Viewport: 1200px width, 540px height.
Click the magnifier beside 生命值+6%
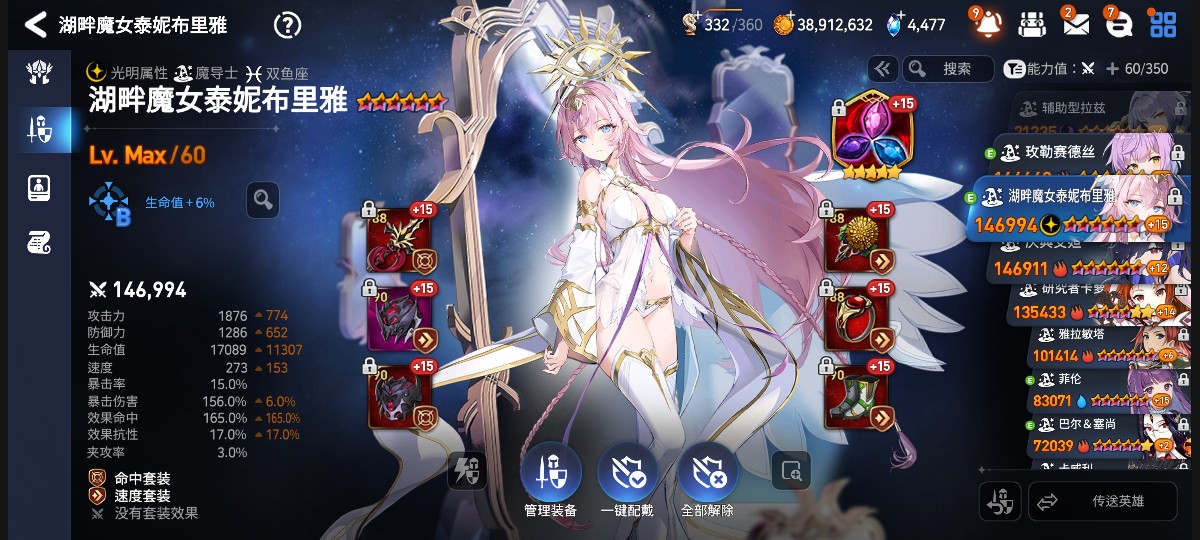click(262, 200)
